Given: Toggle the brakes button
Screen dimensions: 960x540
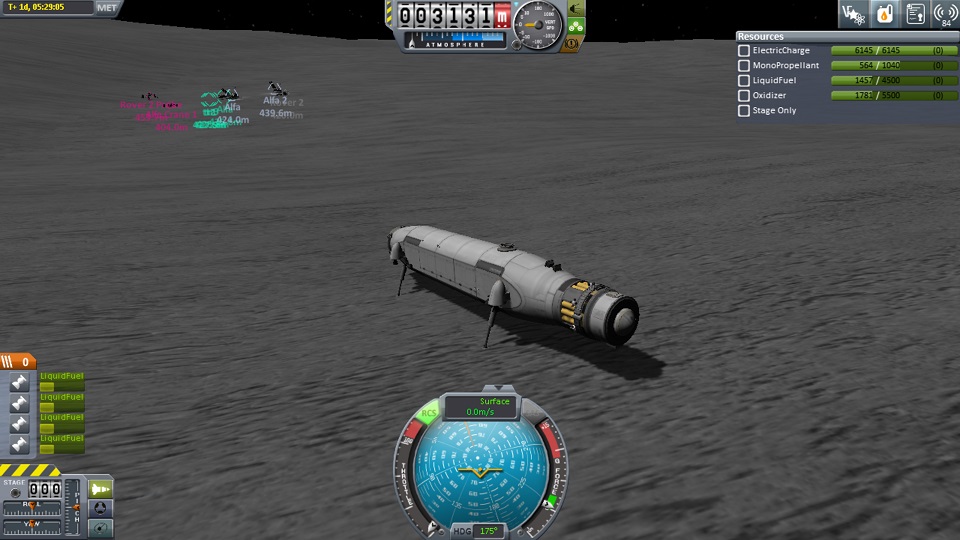Looking at the screenshot, I should 574,43.
